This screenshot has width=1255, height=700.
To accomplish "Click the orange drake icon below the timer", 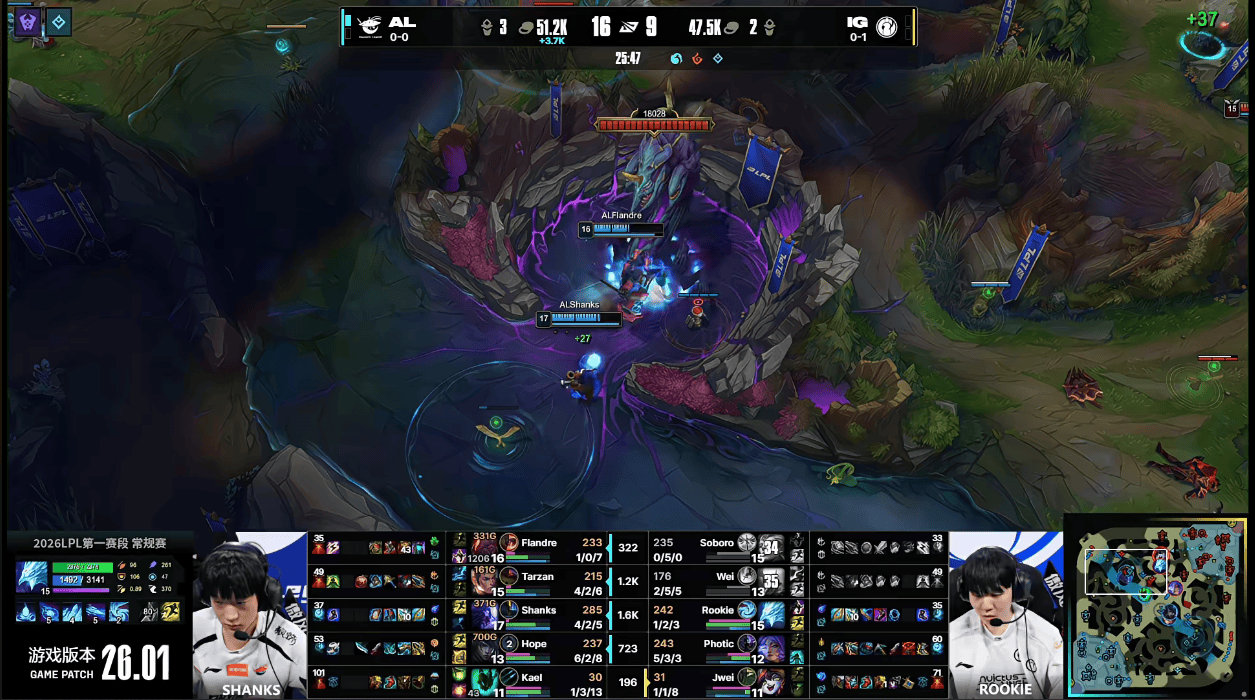I will (x=697, y=59).
